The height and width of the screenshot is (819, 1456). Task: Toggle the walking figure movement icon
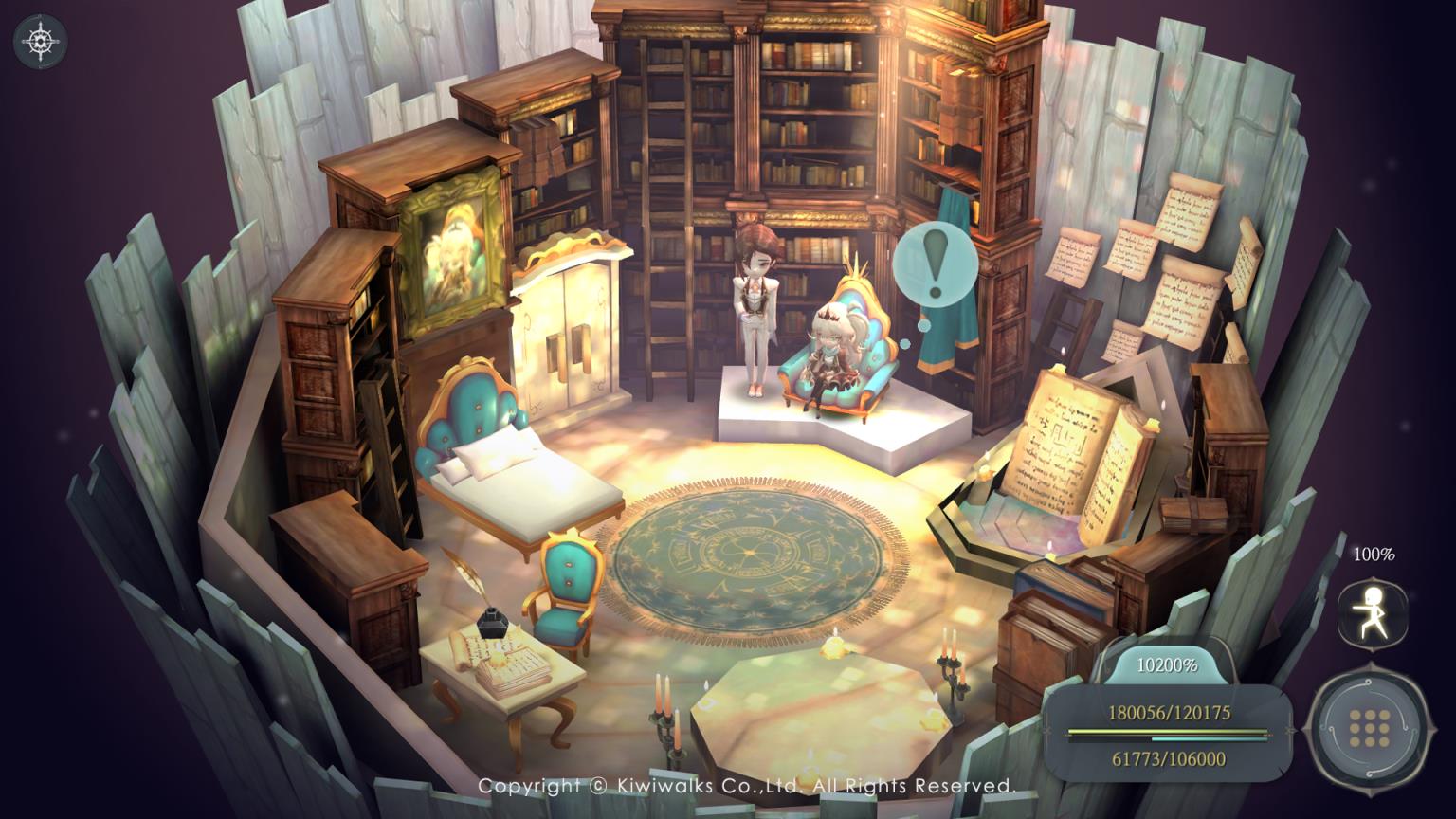point(1373,614)
